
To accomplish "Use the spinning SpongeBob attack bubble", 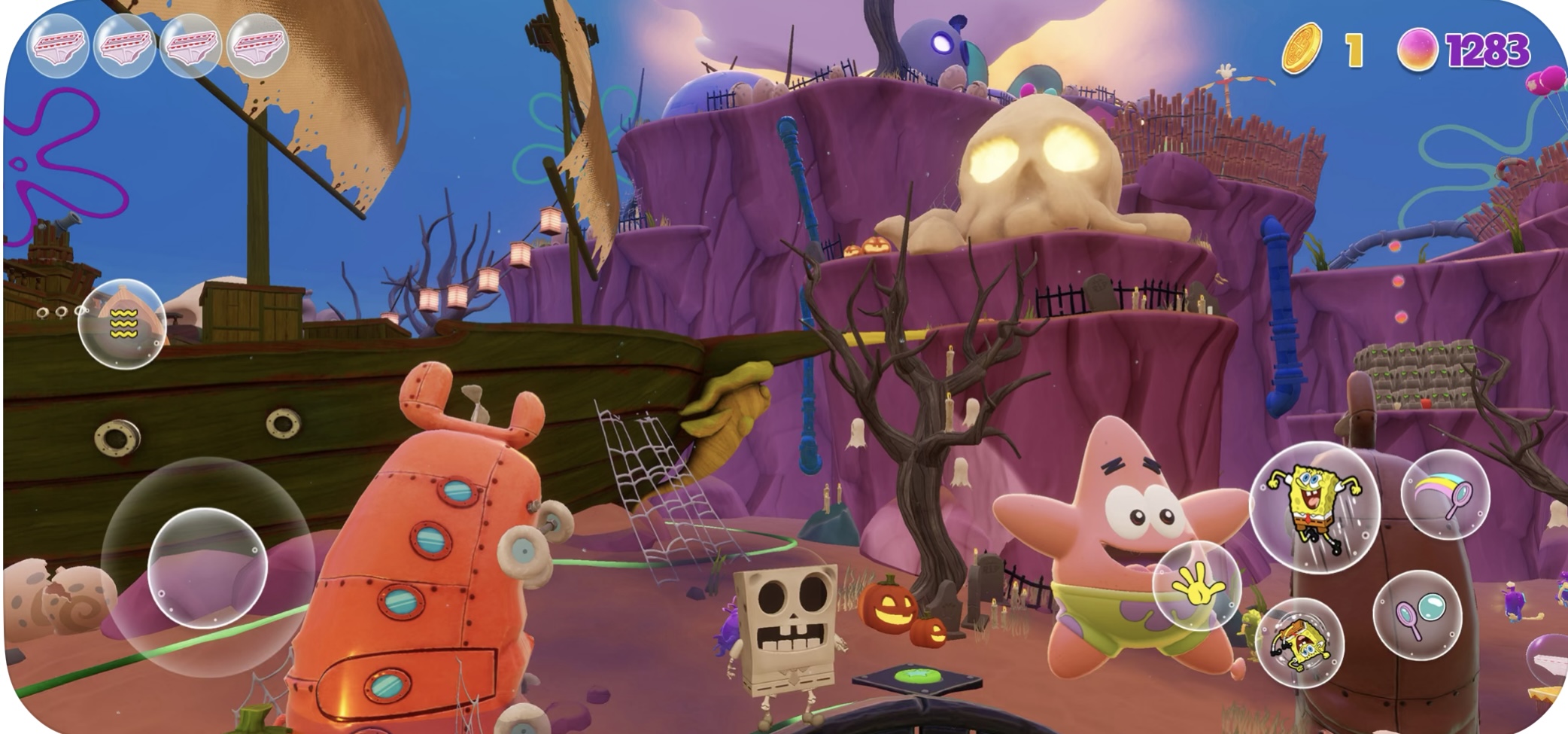I will tap(1299, 642).
